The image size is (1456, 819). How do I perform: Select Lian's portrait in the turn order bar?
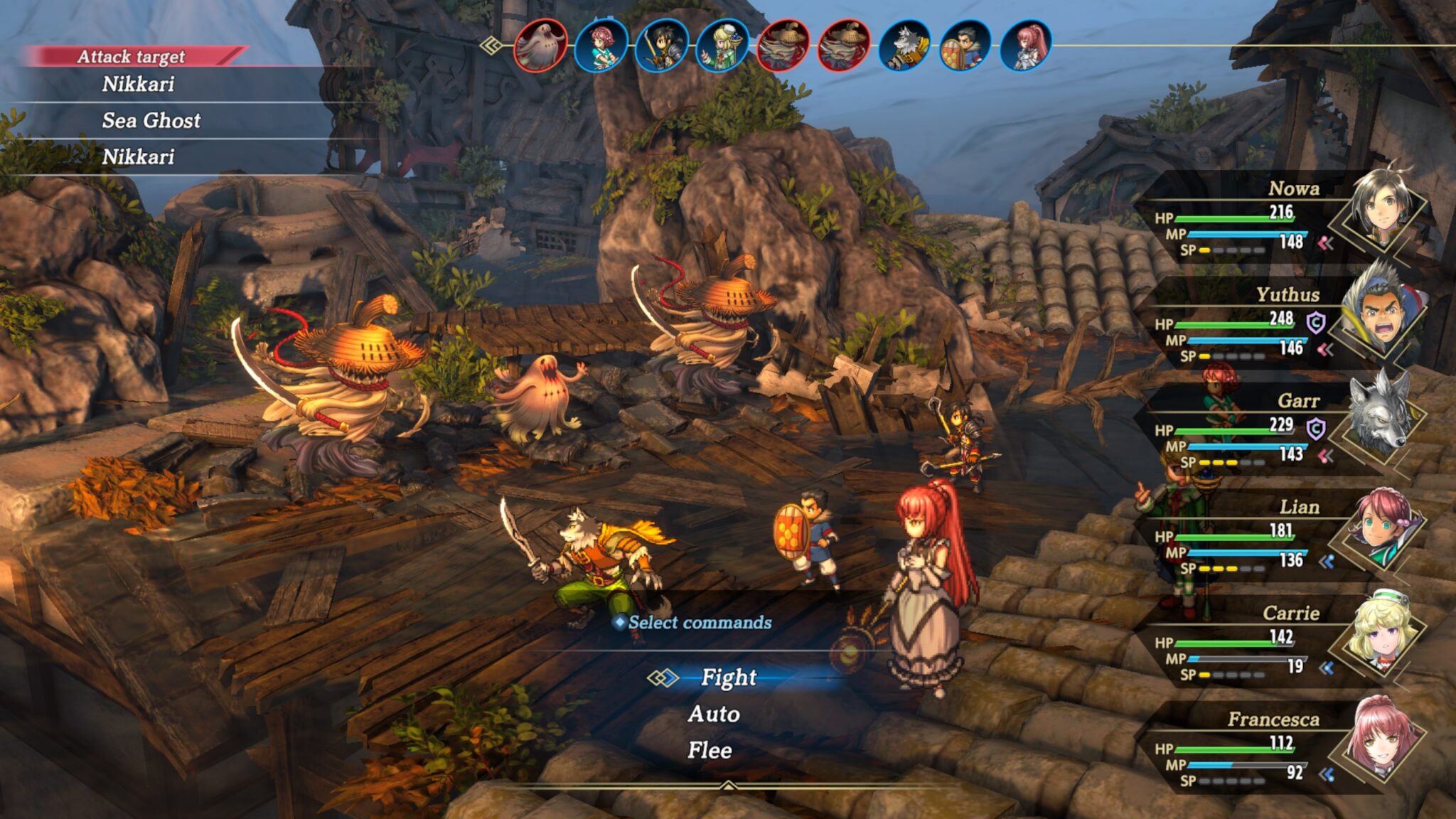coord(601,46)
